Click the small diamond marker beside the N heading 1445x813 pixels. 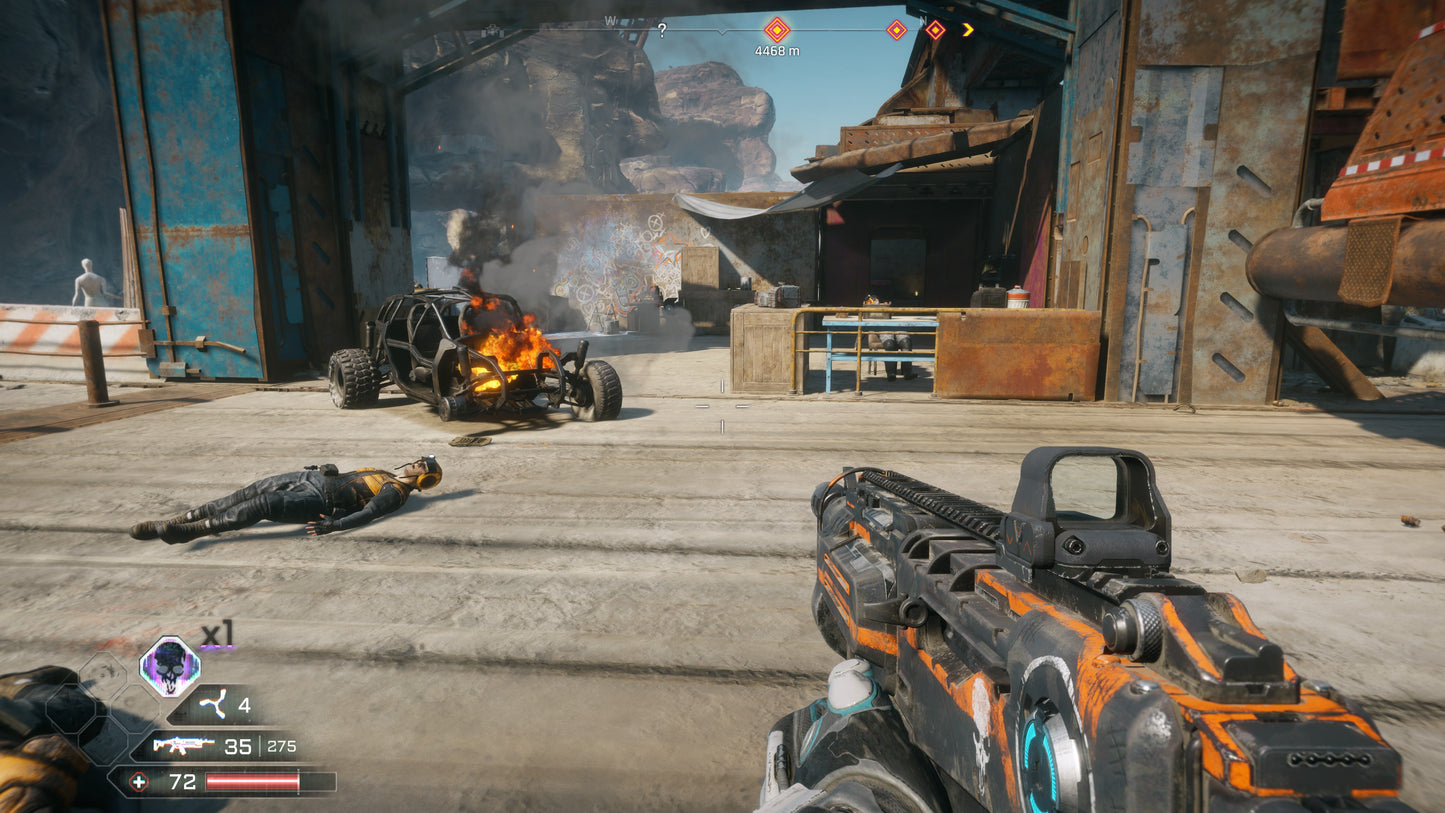click(896, 29)
